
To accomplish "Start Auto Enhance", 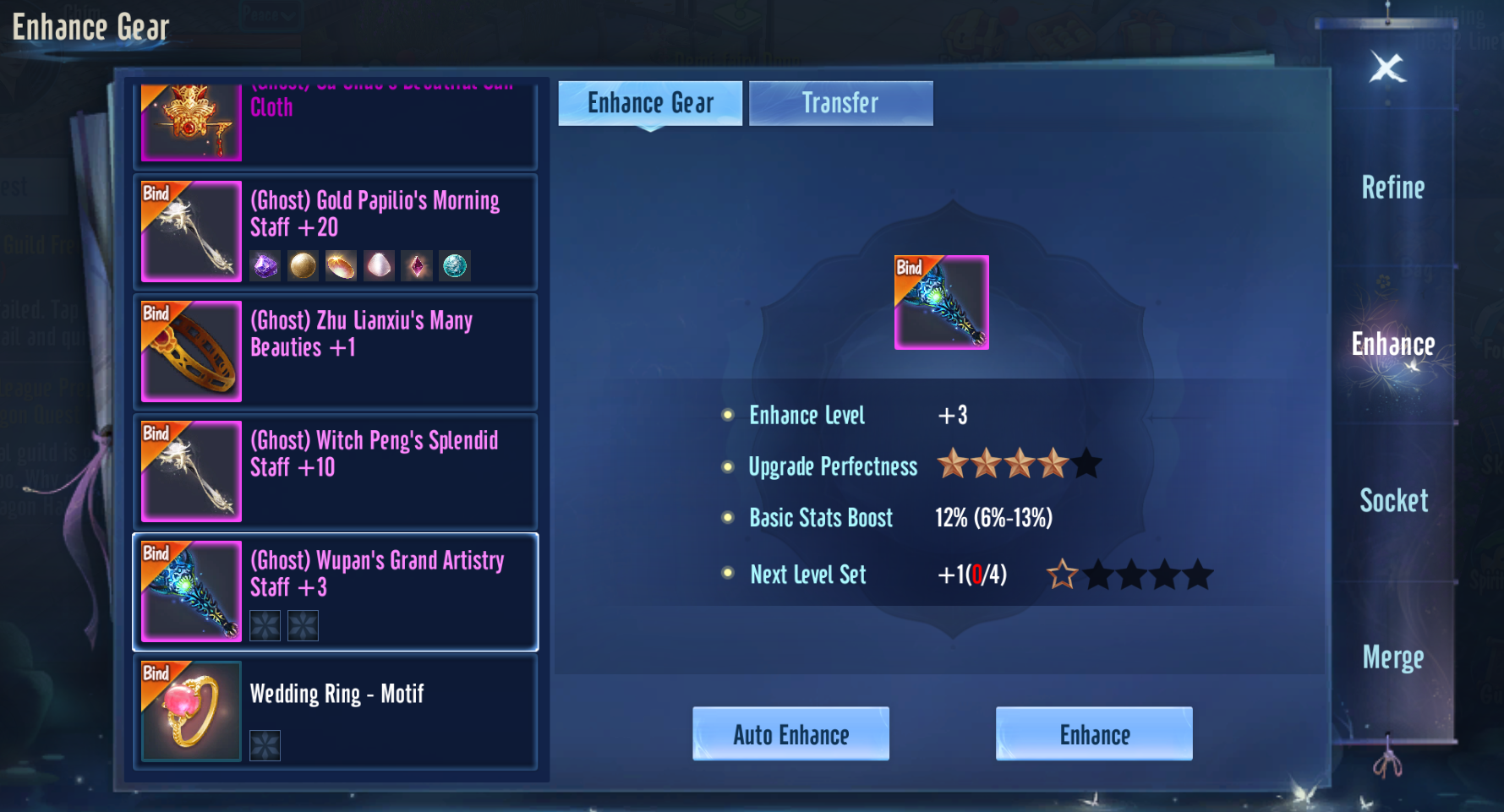I will coord(790,733).
